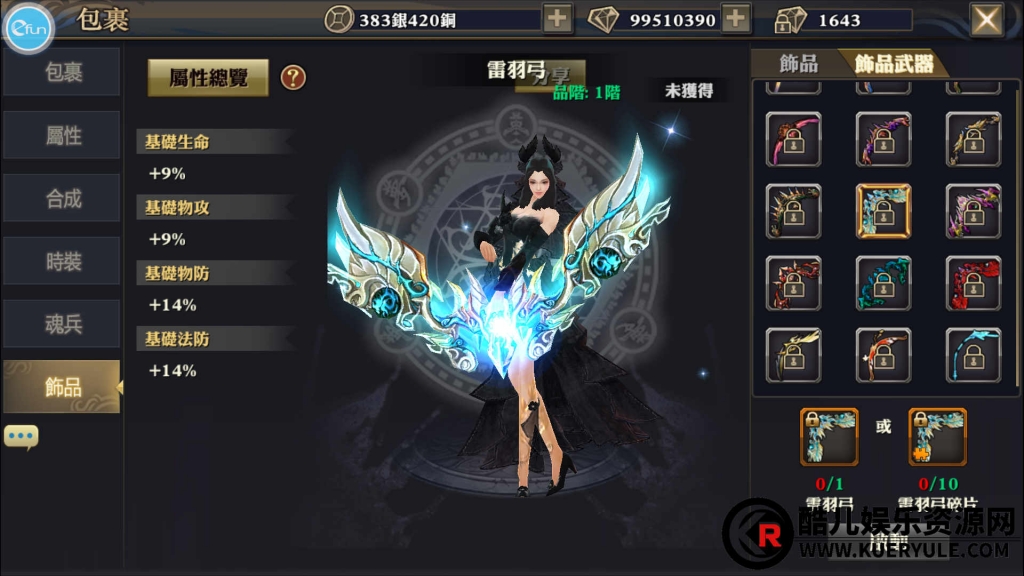Open the 屬性 side tab
1024x576 pixels.
[62, 136]
